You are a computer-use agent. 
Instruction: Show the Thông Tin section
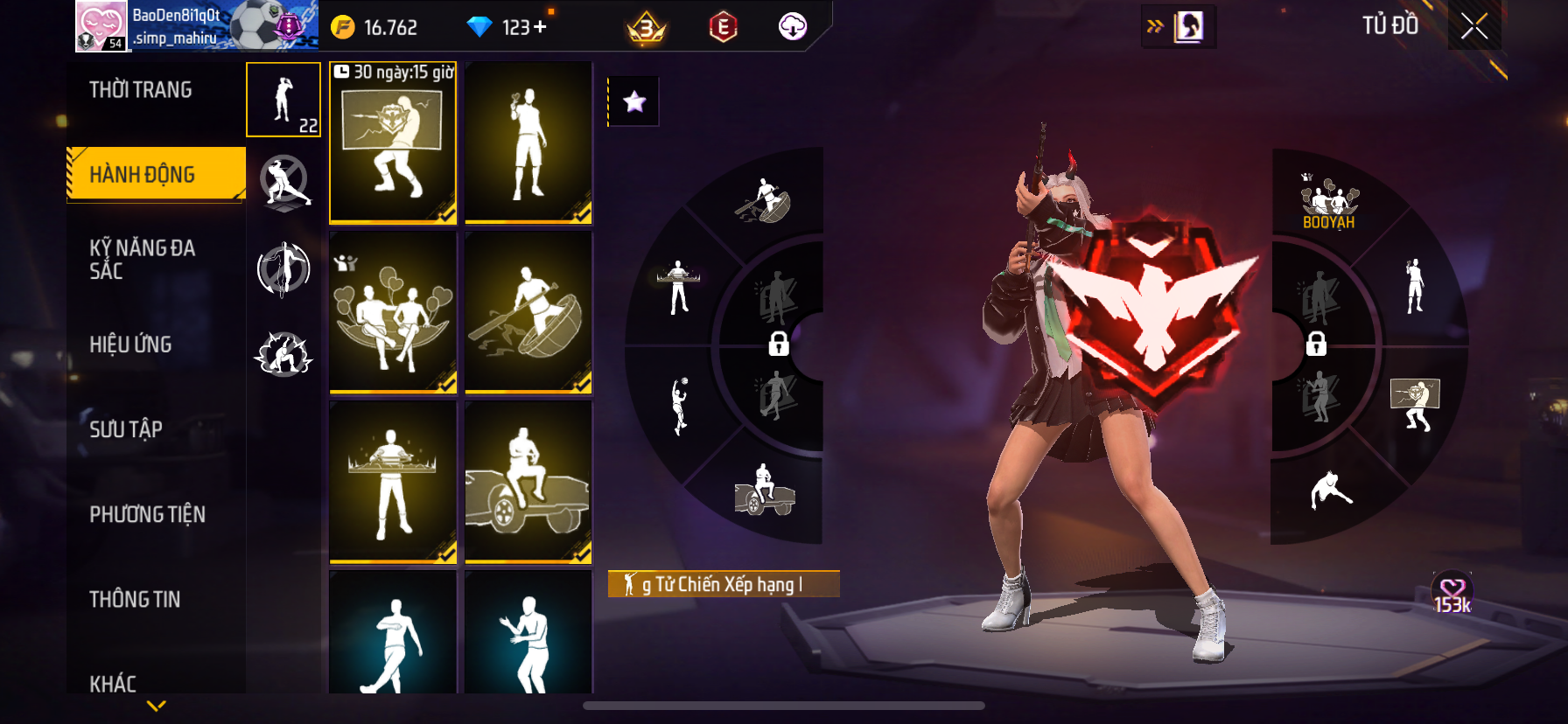tap(135, 599)
